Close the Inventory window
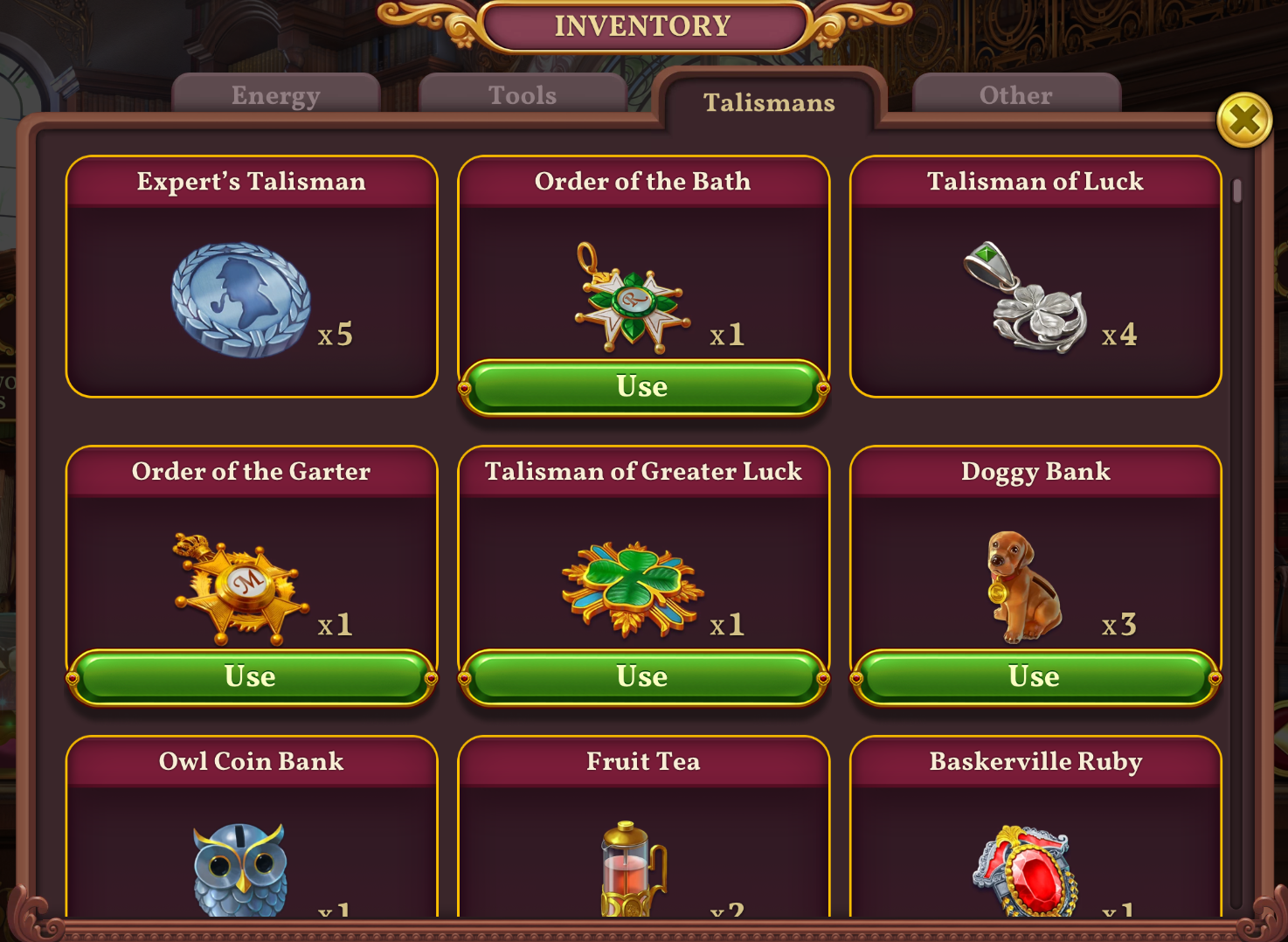 pos(1245,121)
